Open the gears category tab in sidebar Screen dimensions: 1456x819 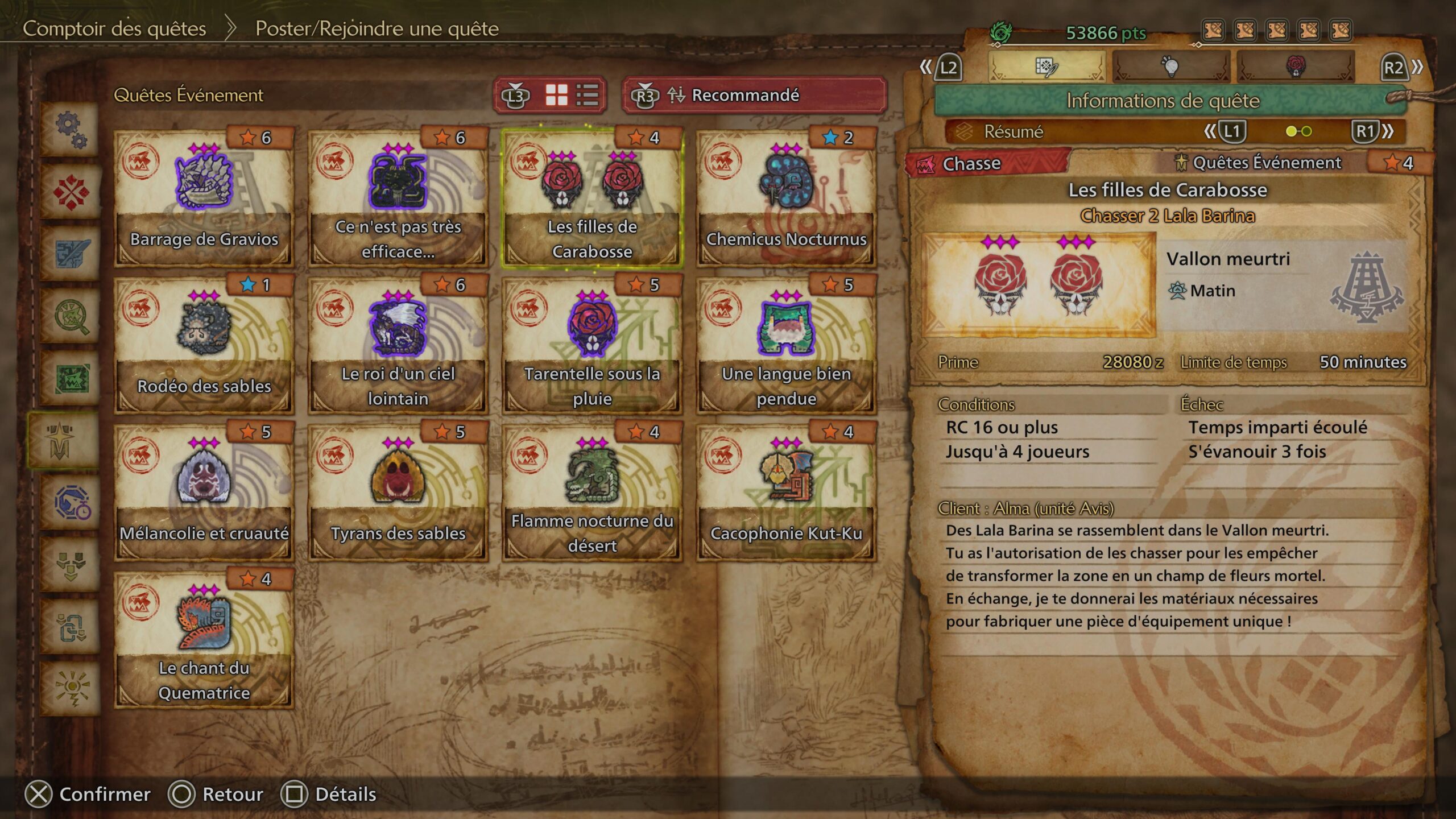(71, 130)
